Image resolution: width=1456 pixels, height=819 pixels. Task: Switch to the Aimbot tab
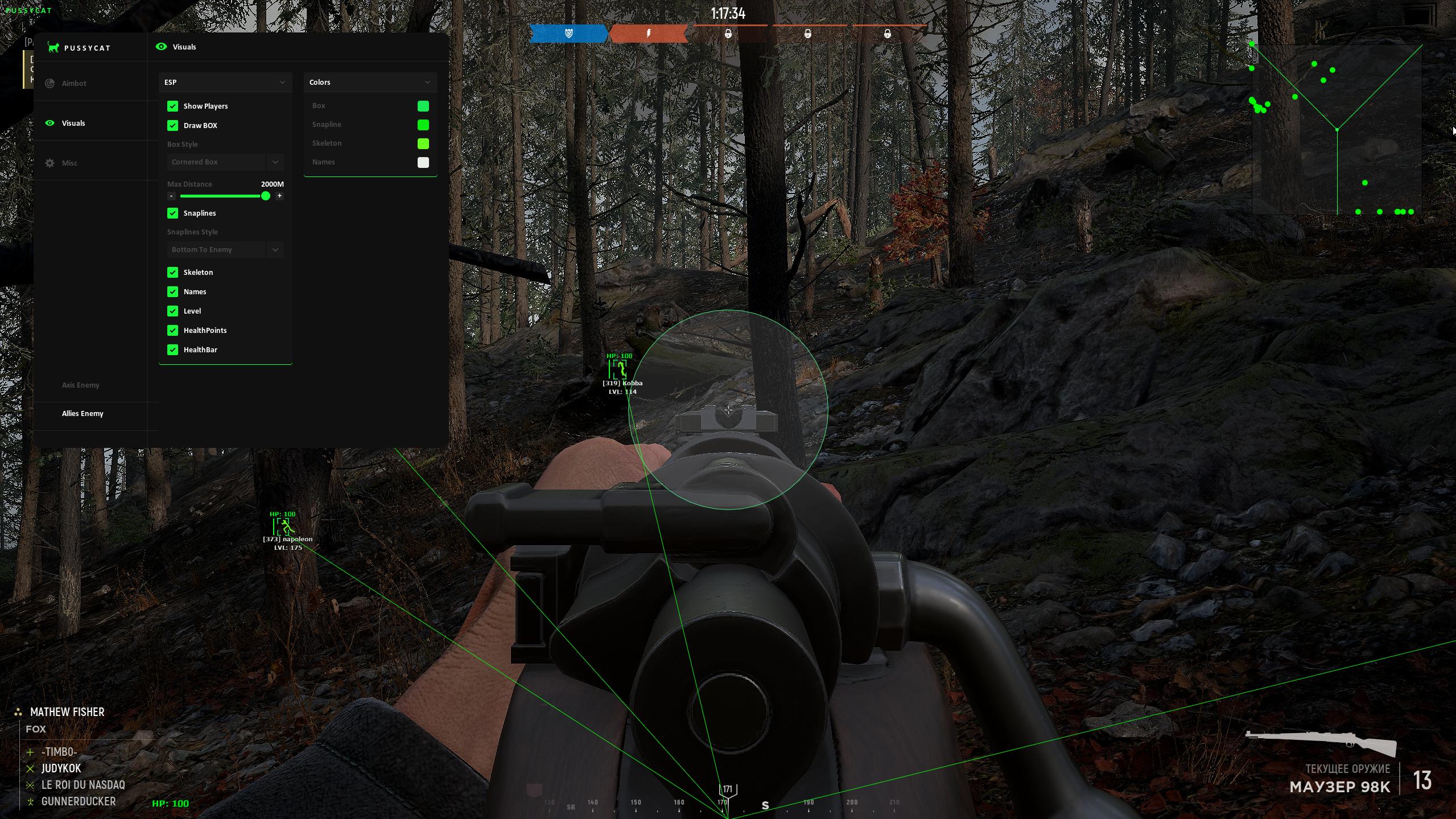[73, 83]
